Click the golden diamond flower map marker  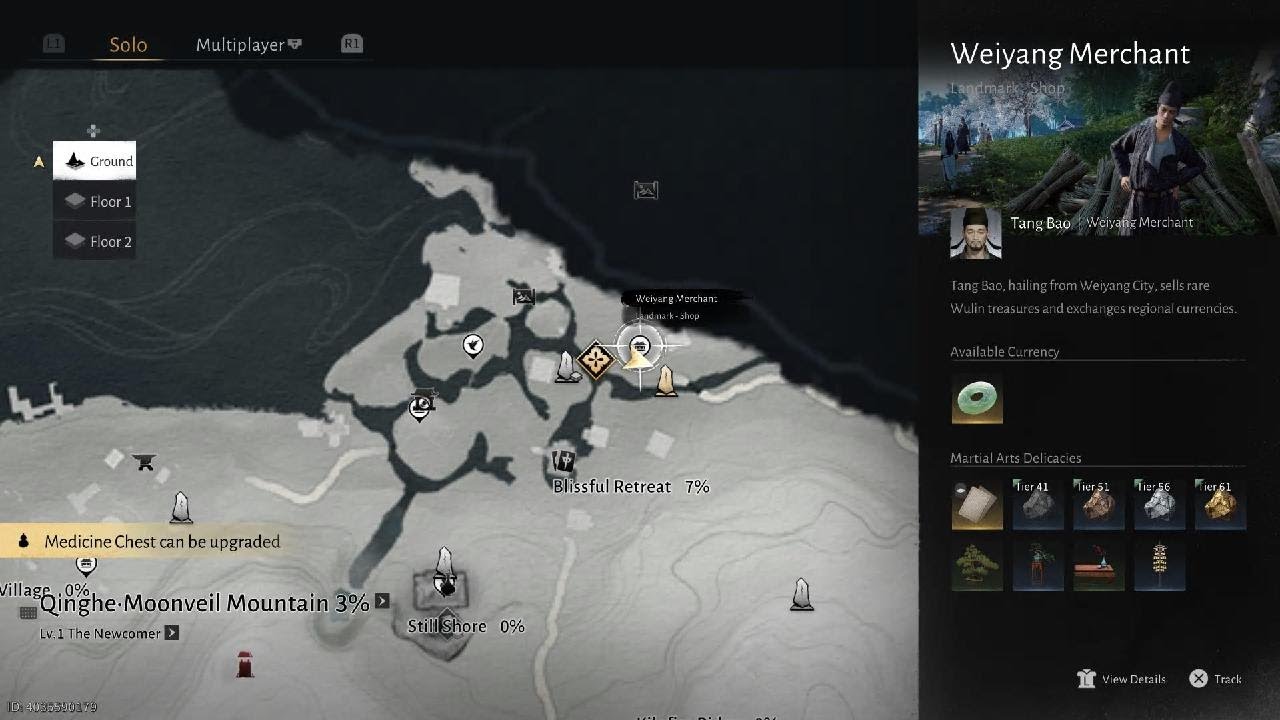[x=596, y=360]
